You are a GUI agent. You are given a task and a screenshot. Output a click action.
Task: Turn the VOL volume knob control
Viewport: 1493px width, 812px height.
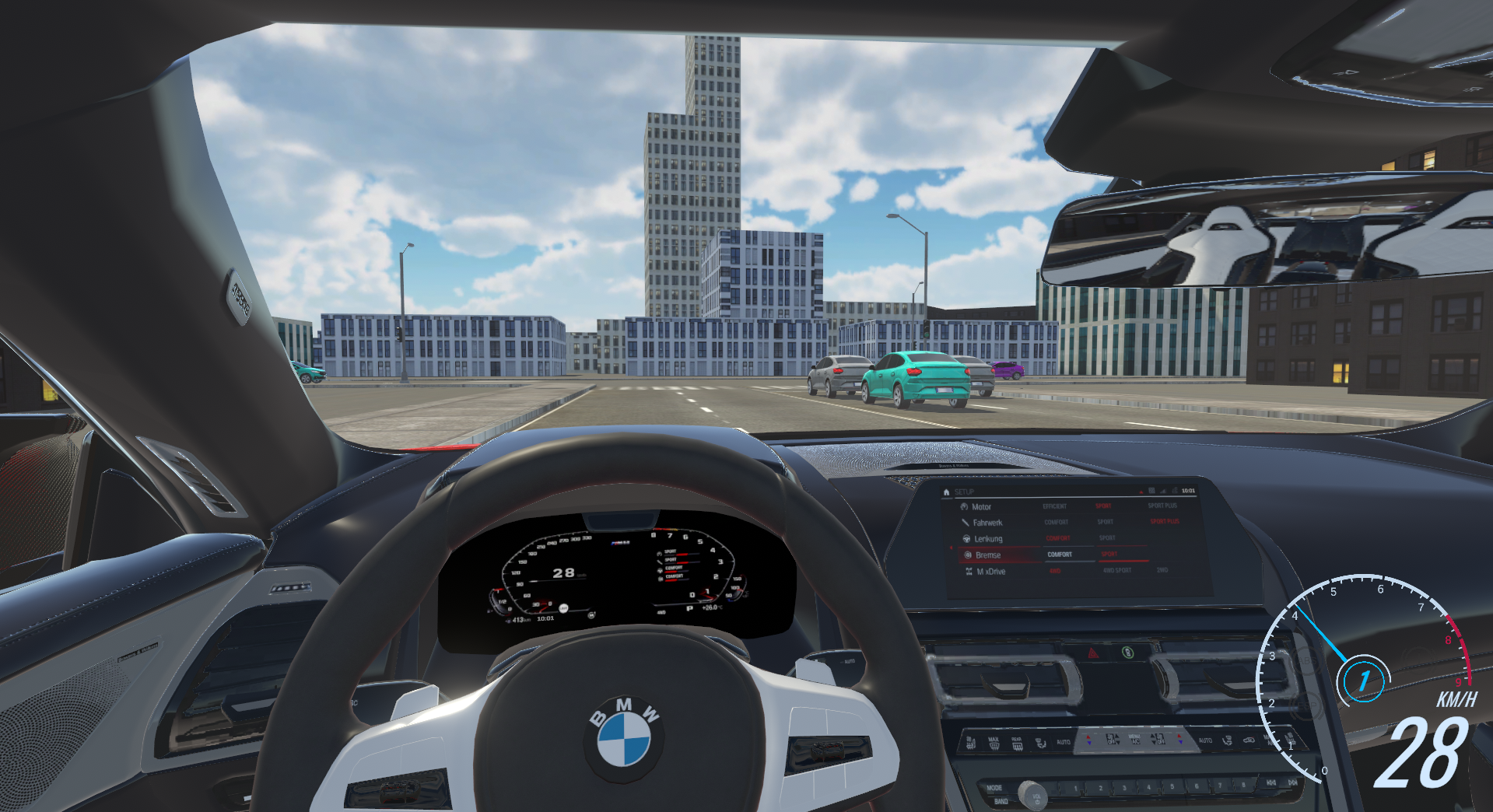1034,795
